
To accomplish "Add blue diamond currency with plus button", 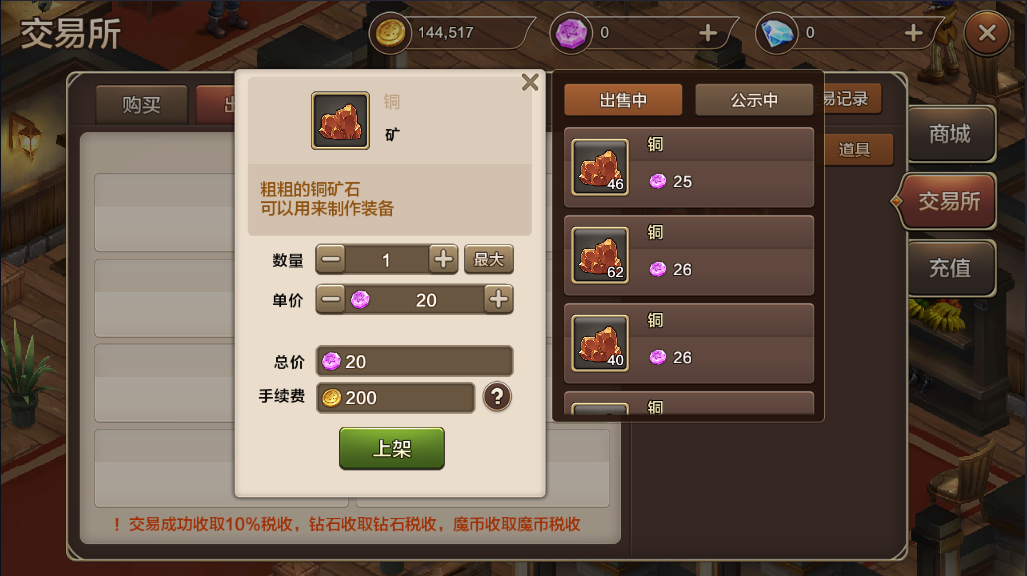I will tap(912, 33).
